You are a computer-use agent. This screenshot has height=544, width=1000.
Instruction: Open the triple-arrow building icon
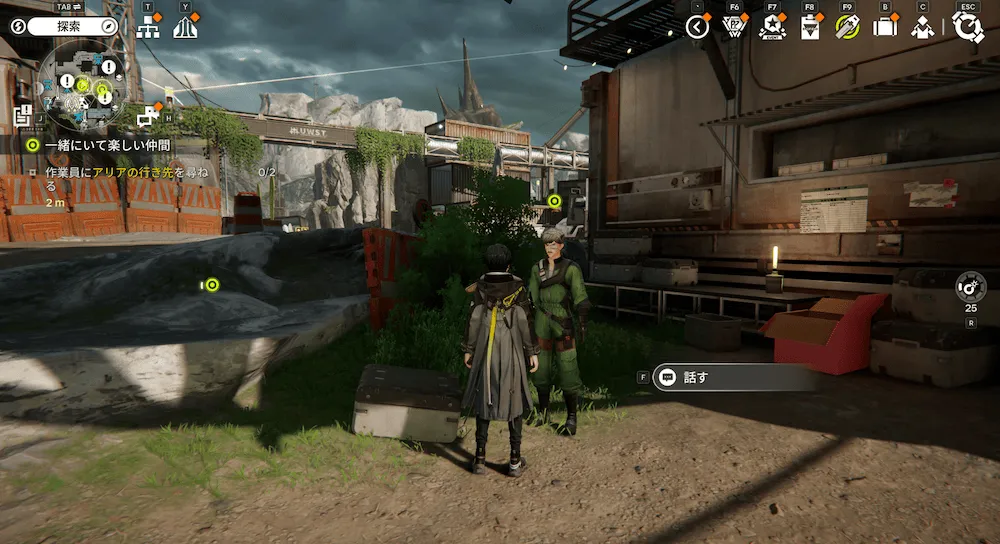[x=185, y=27]
